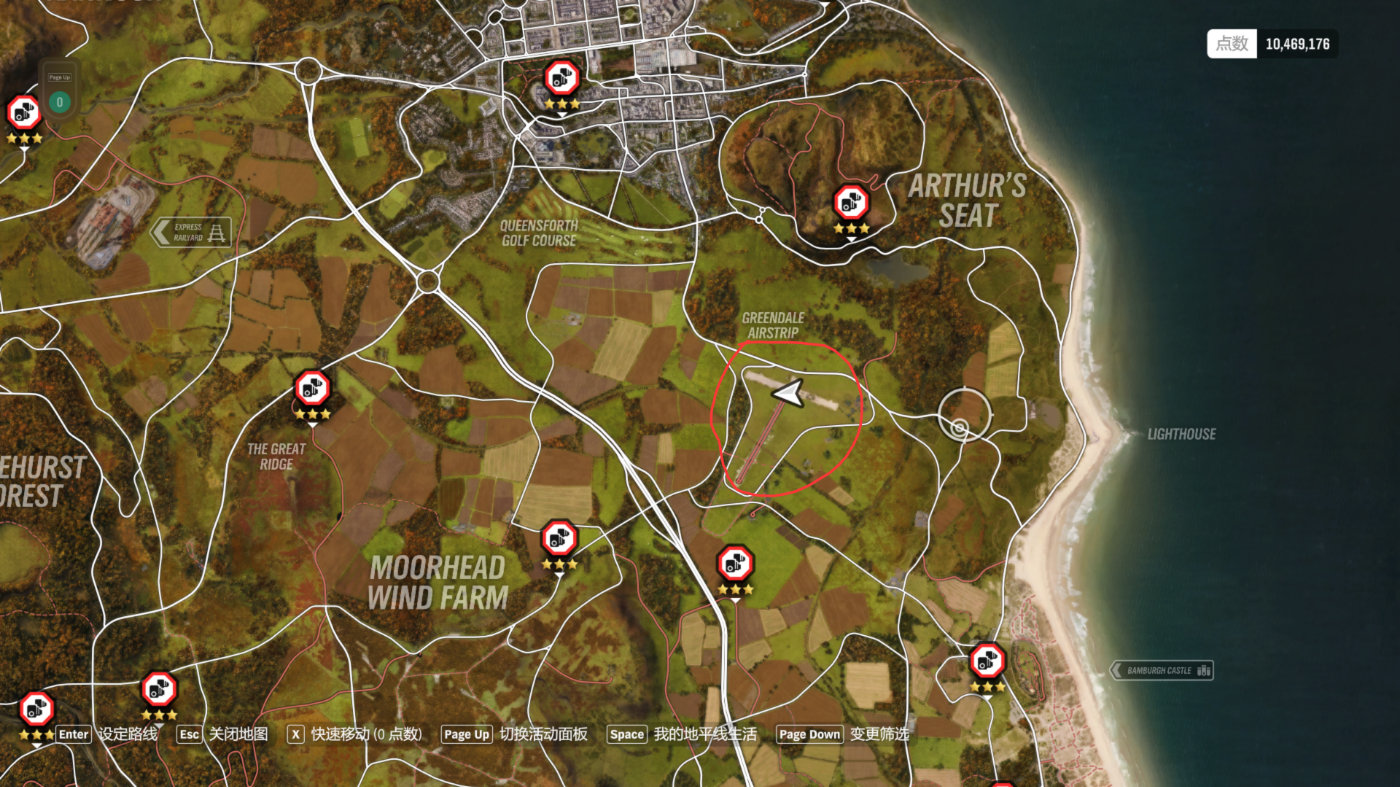Viewport: 1400px width, 787px height.
Task: Open the activity panel badge showing 0
Action: (x=59, y=101)
